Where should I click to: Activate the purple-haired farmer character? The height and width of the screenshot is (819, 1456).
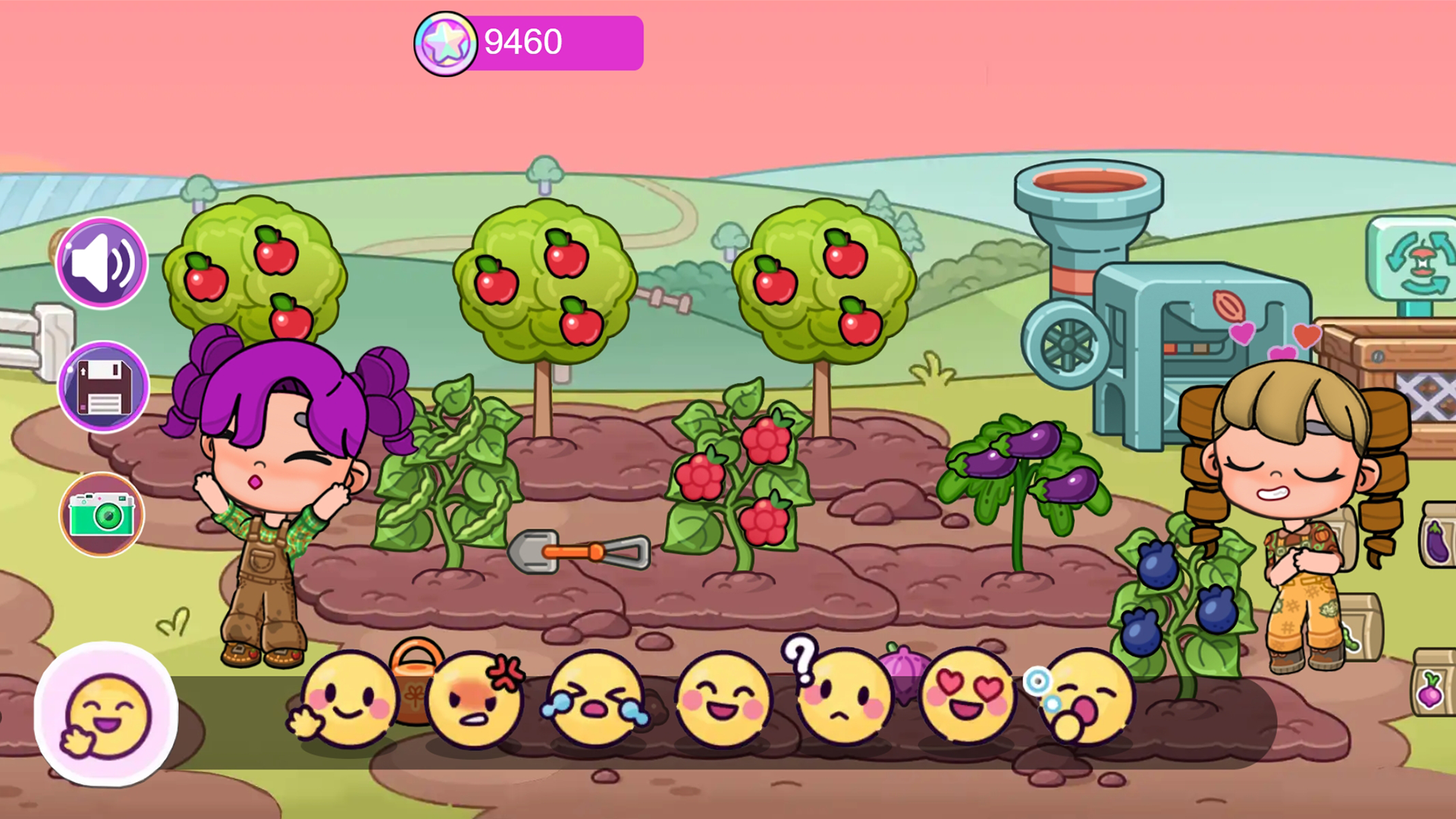coord(273,493)
